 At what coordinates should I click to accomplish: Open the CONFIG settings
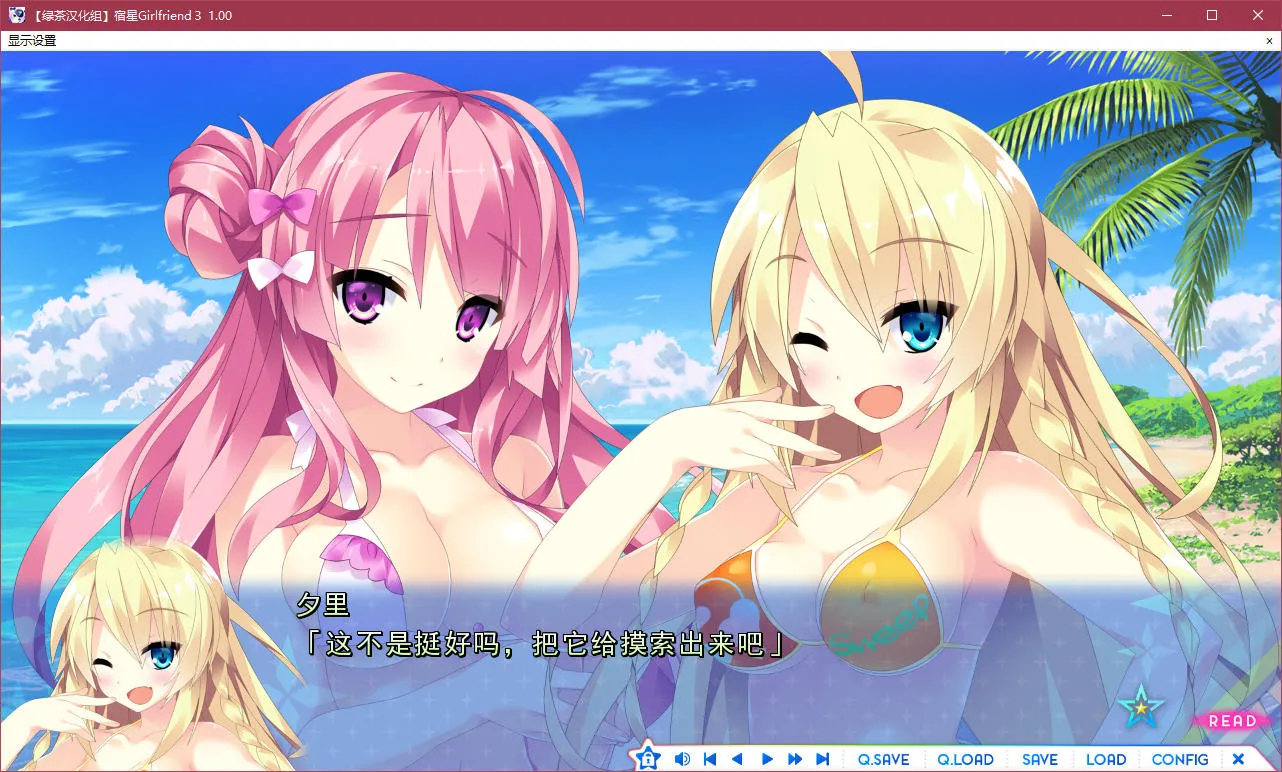coord(1180,759)
